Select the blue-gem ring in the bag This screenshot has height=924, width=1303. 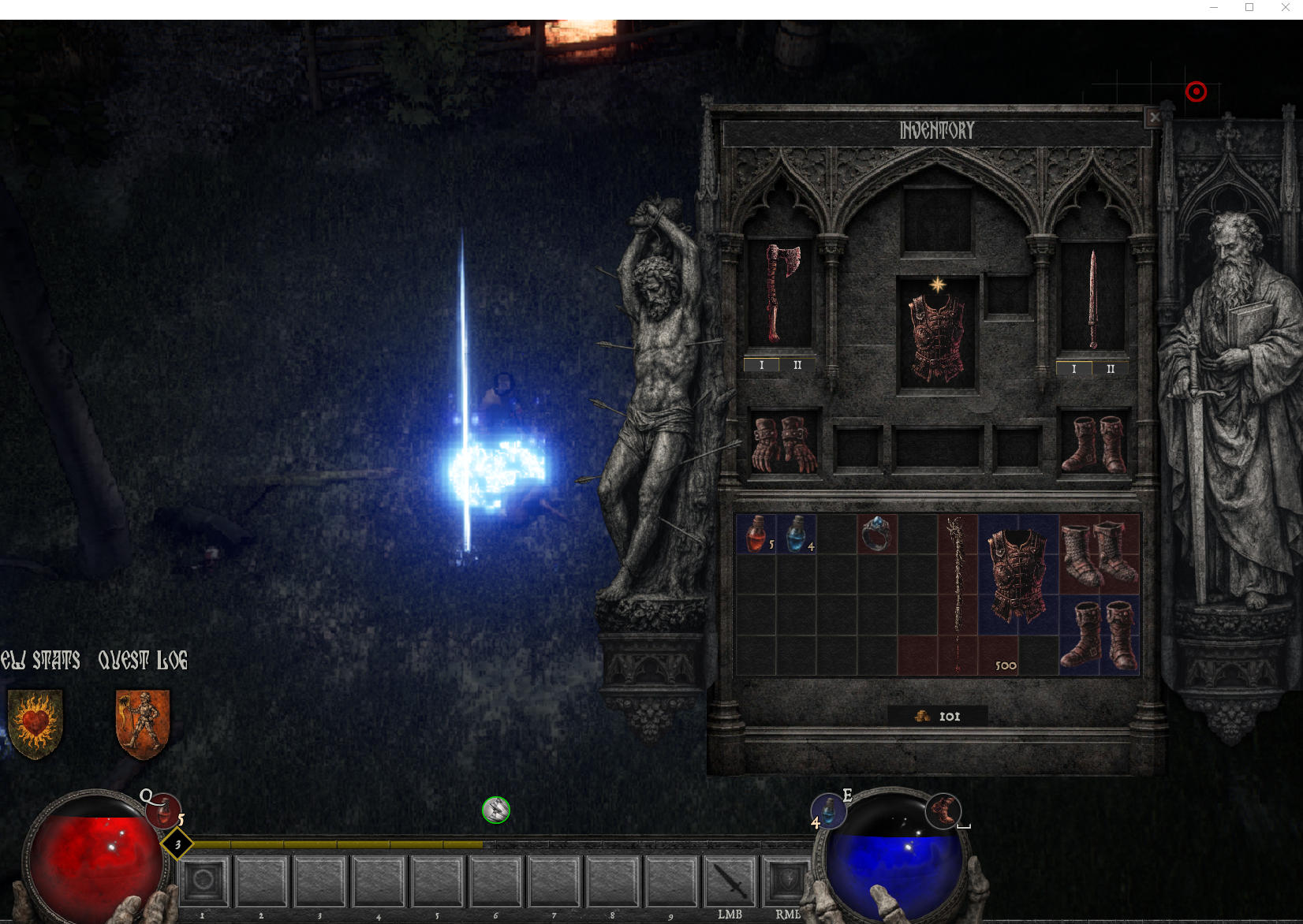pos(876,534)
